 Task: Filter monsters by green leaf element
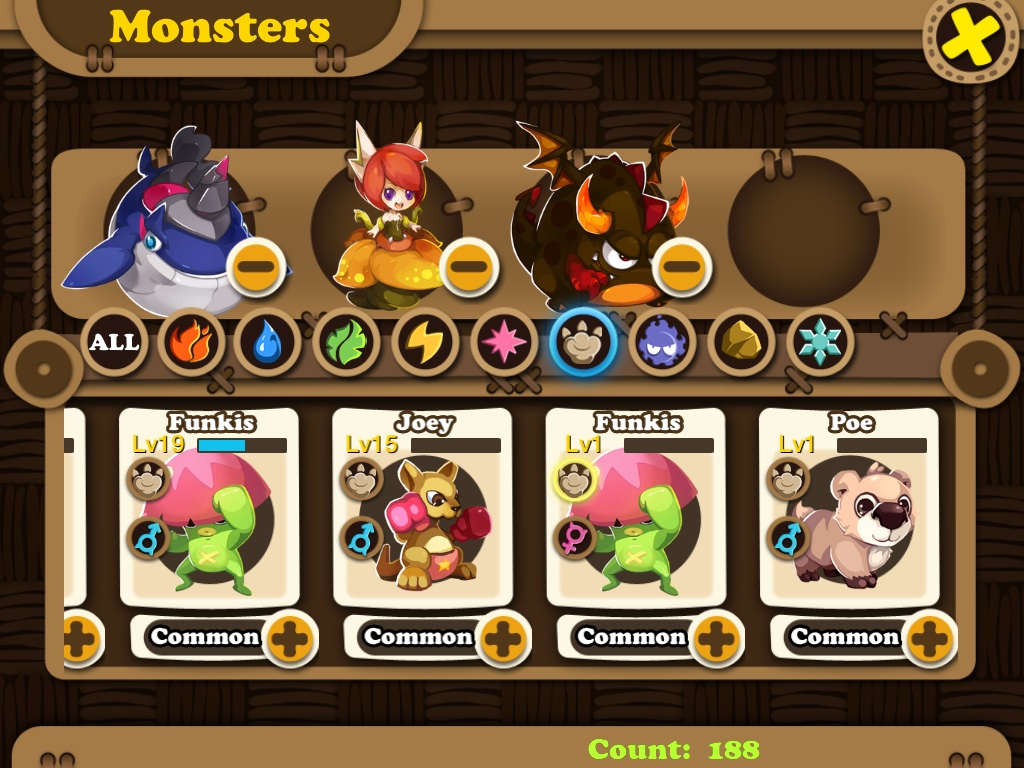346,342
